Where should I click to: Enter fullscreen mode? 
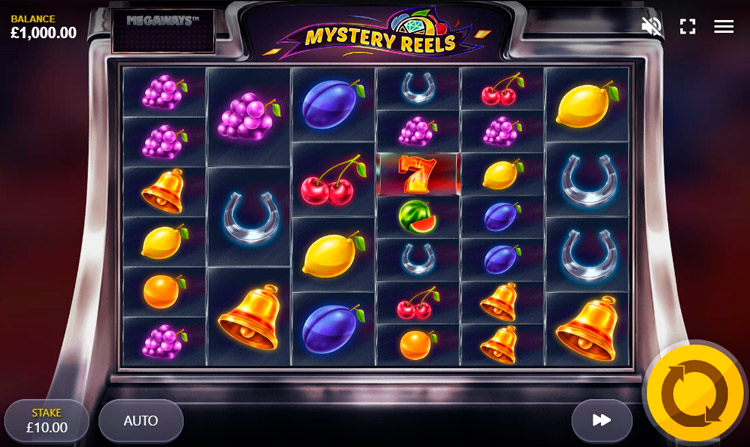688,26
